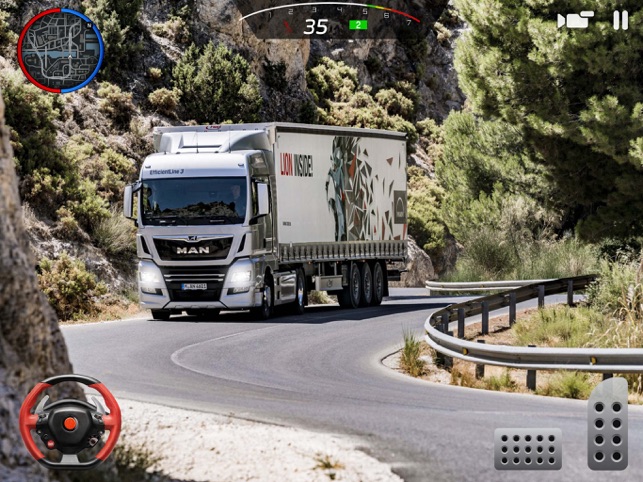Step on the gas pedal

pyautogui.click(x=607, y=423)
